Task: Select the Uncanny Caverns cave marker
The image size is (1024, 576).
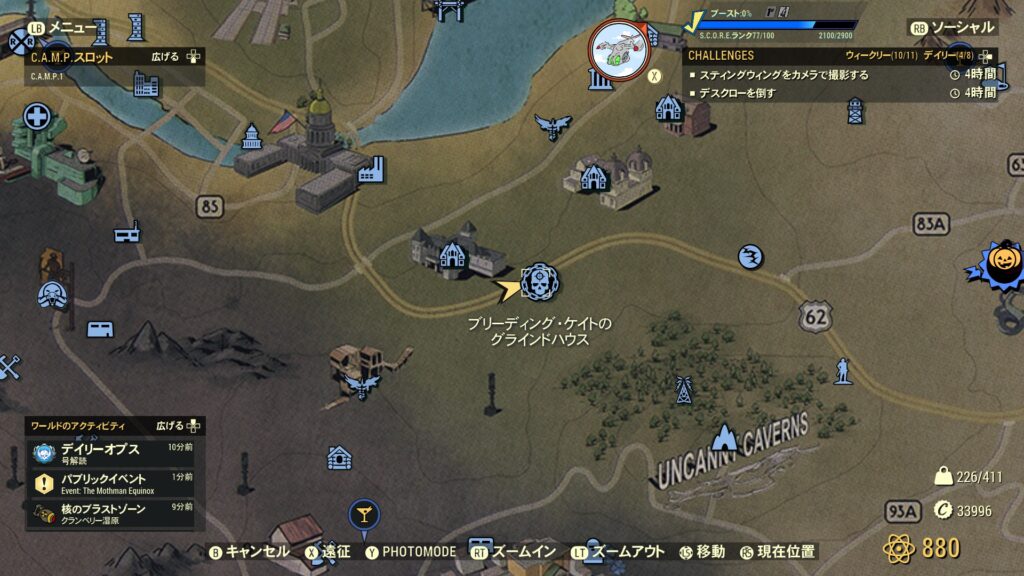Action: click(x=722, y=437)
